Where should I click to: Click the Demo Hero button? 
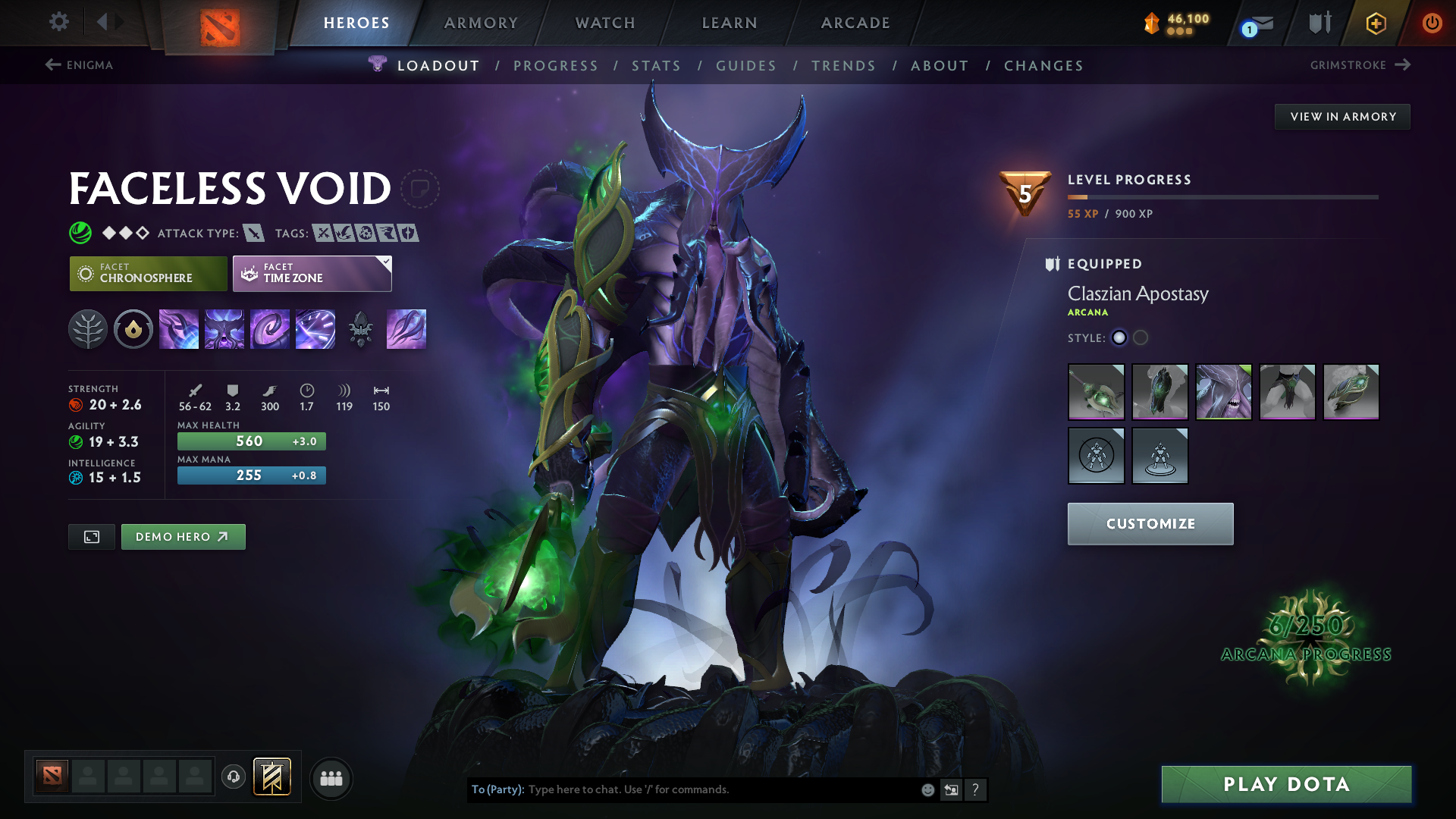pos(183,536)
